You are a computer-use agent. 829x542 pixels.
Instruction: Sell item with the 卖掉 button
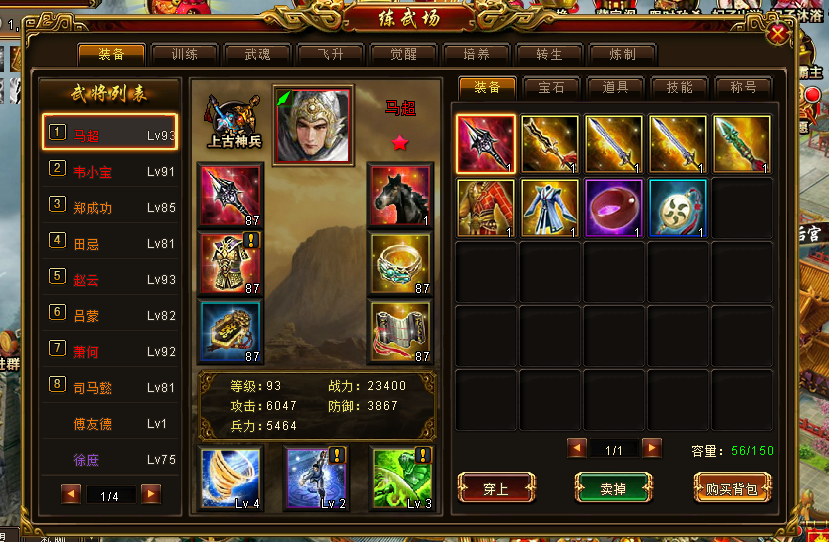click(613, 488)
